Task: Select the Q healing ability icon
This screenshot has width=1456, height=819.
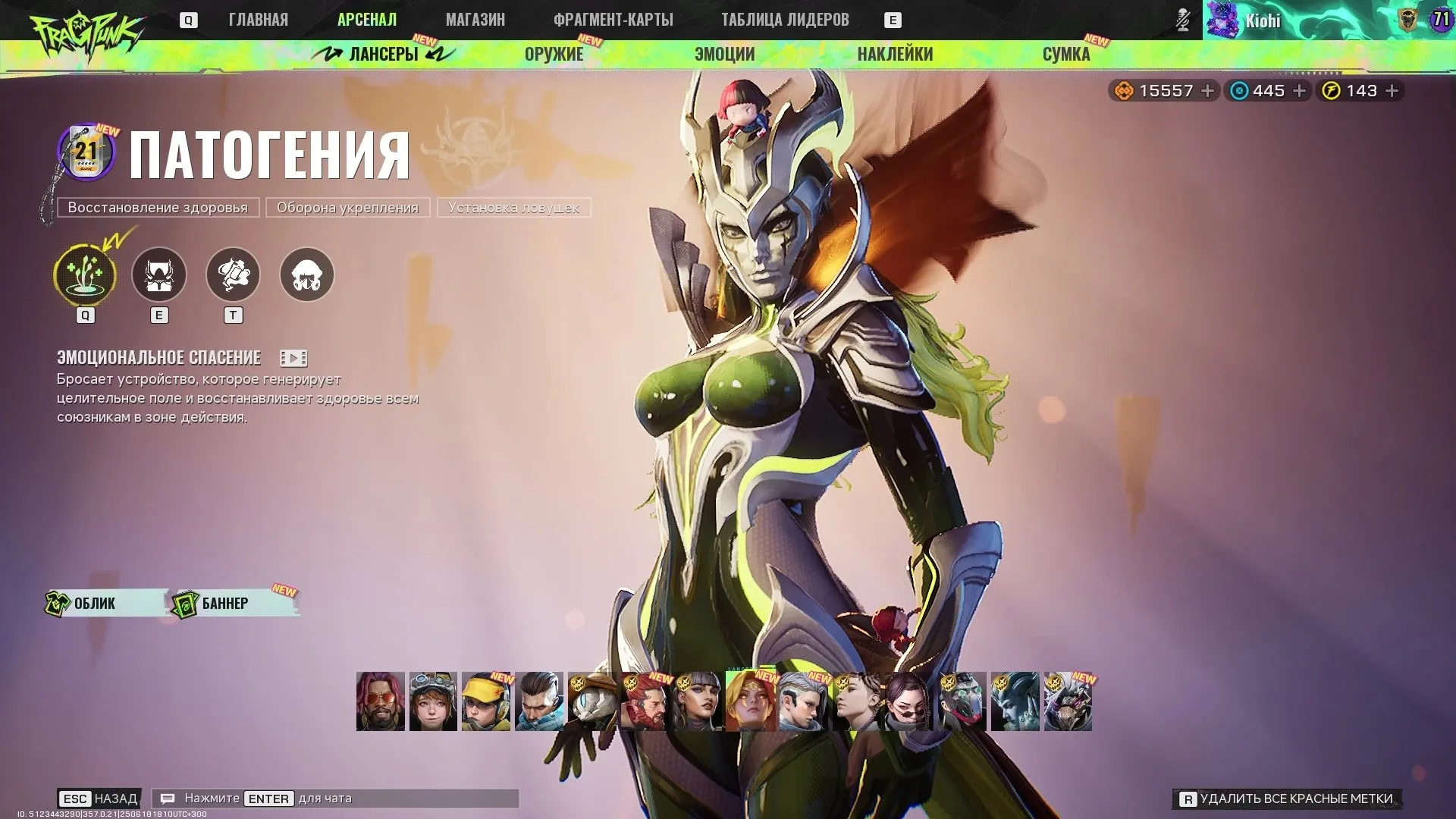Action: (x=84, y=276)
